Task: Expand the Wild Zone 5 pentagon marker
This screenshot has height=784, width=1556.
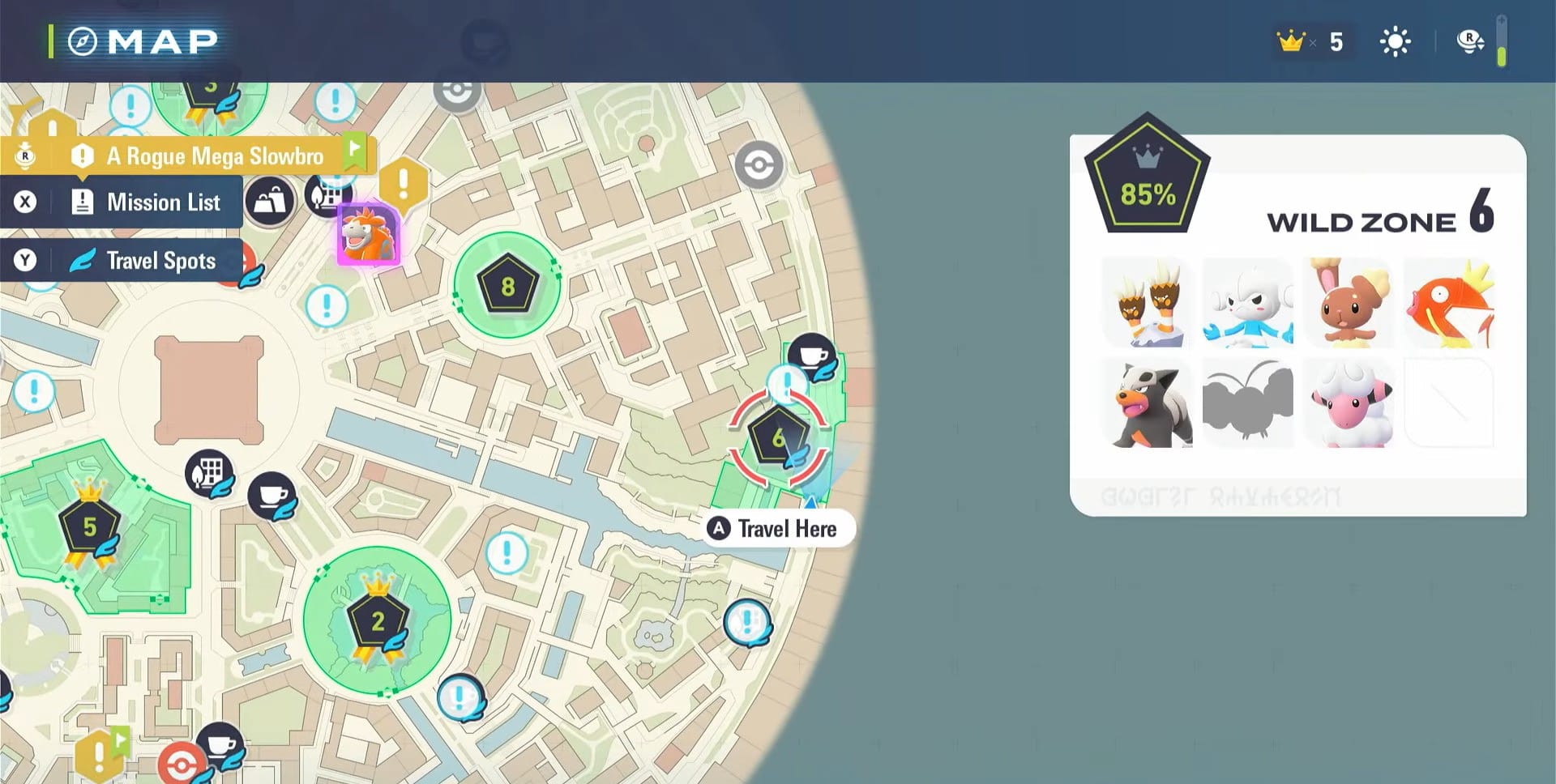Action: 91,526
